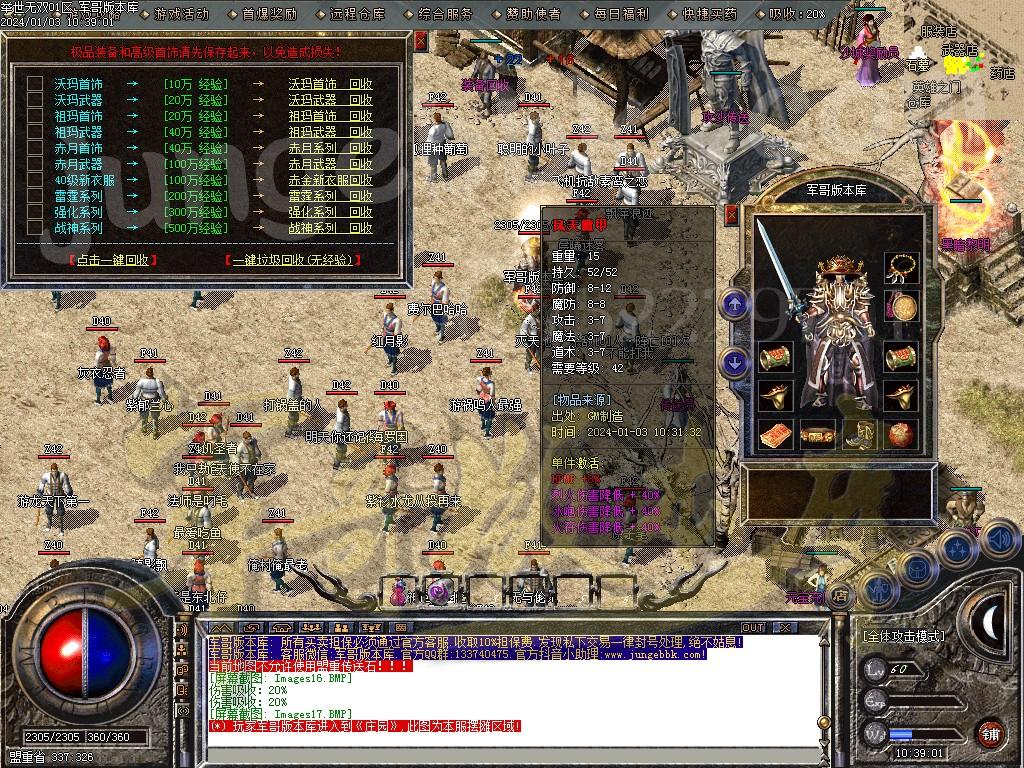Close the recycle panel with its red X
1024x768 pixels.
pos(421,42)
